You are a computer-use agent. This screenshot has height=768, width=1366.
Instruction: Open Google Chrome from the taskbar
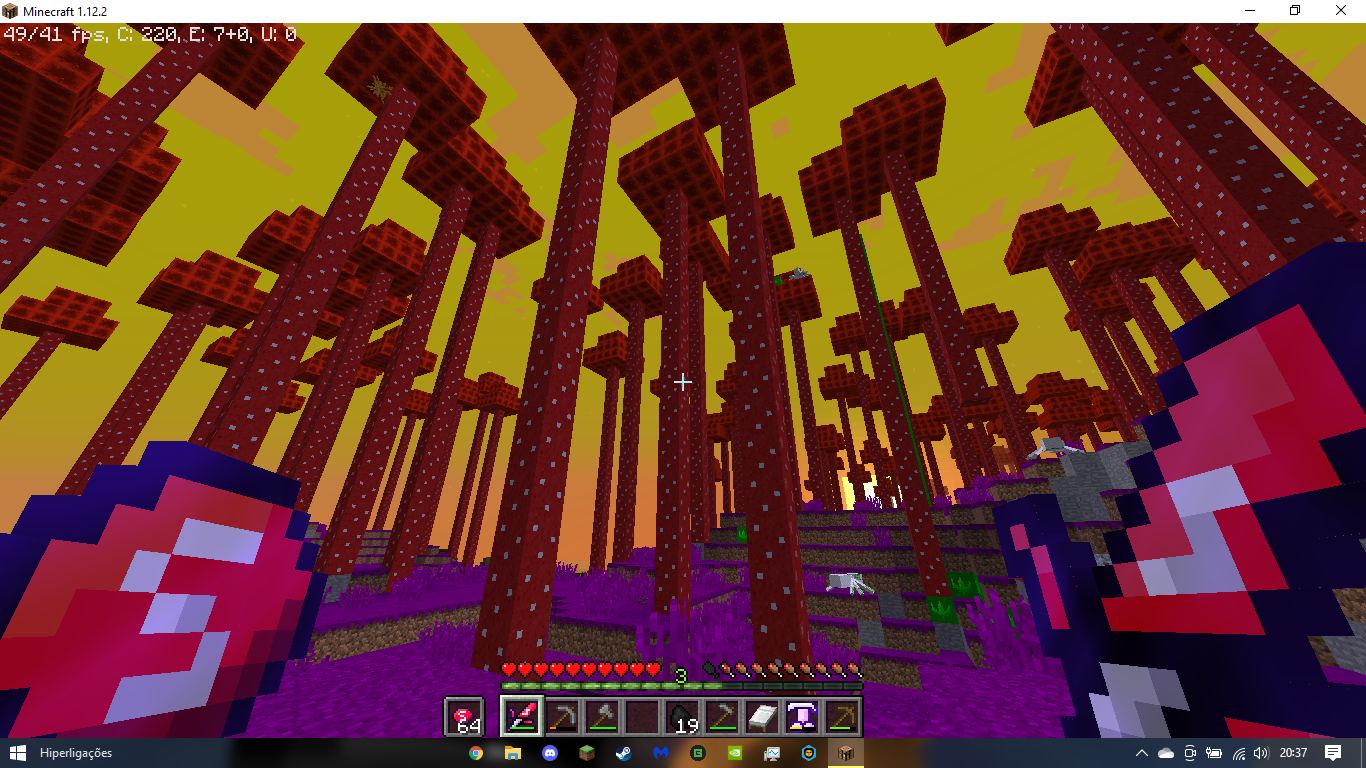pos(476,755)
